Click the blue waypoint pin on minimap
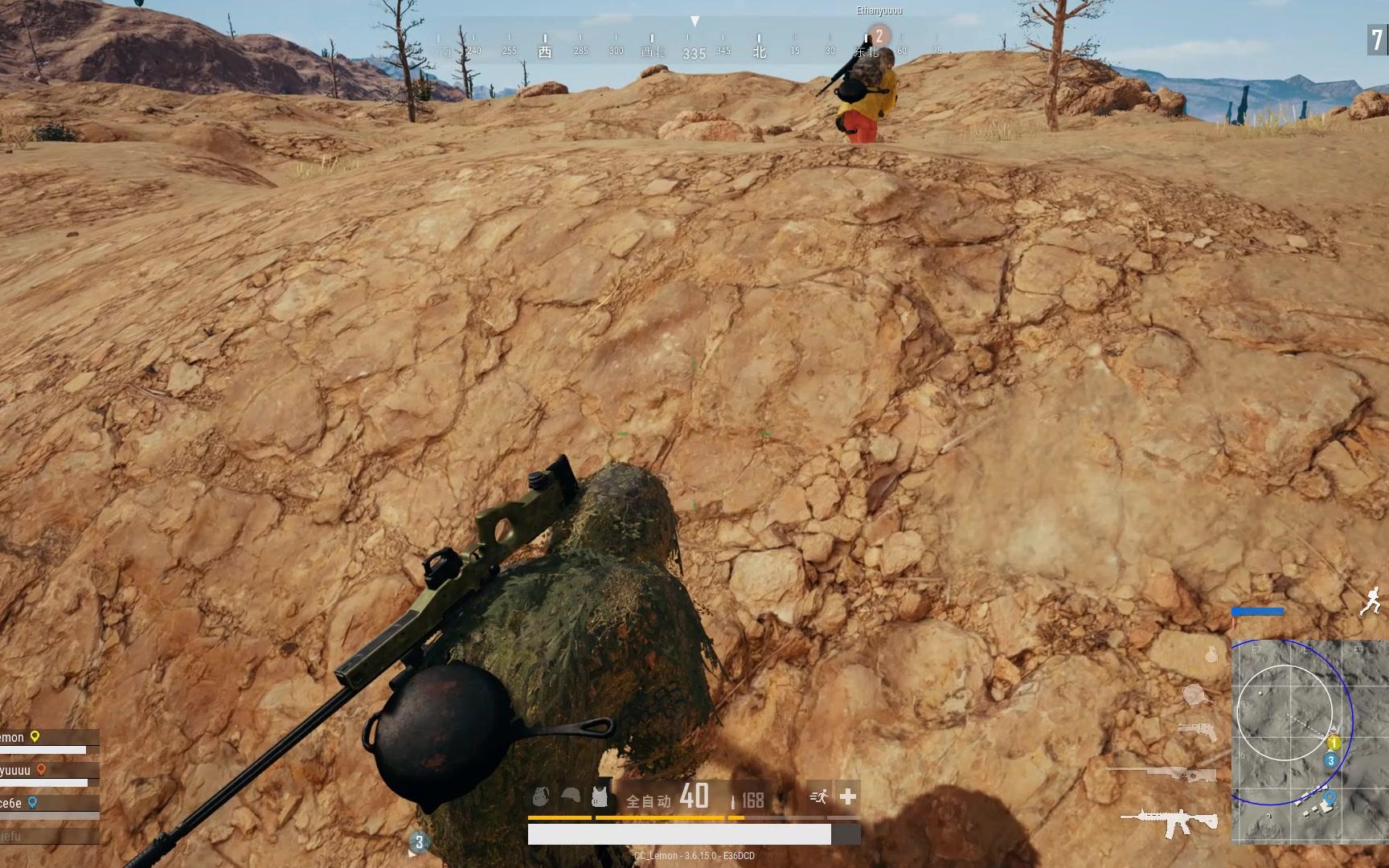Viewport: 1389px width, 868px height. click(x=1330, y=797)
